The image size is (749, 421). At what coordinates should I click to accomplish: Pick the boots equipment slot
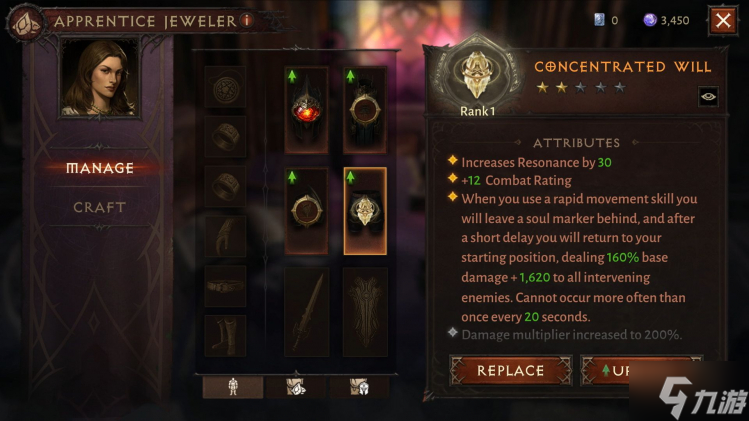225,335
